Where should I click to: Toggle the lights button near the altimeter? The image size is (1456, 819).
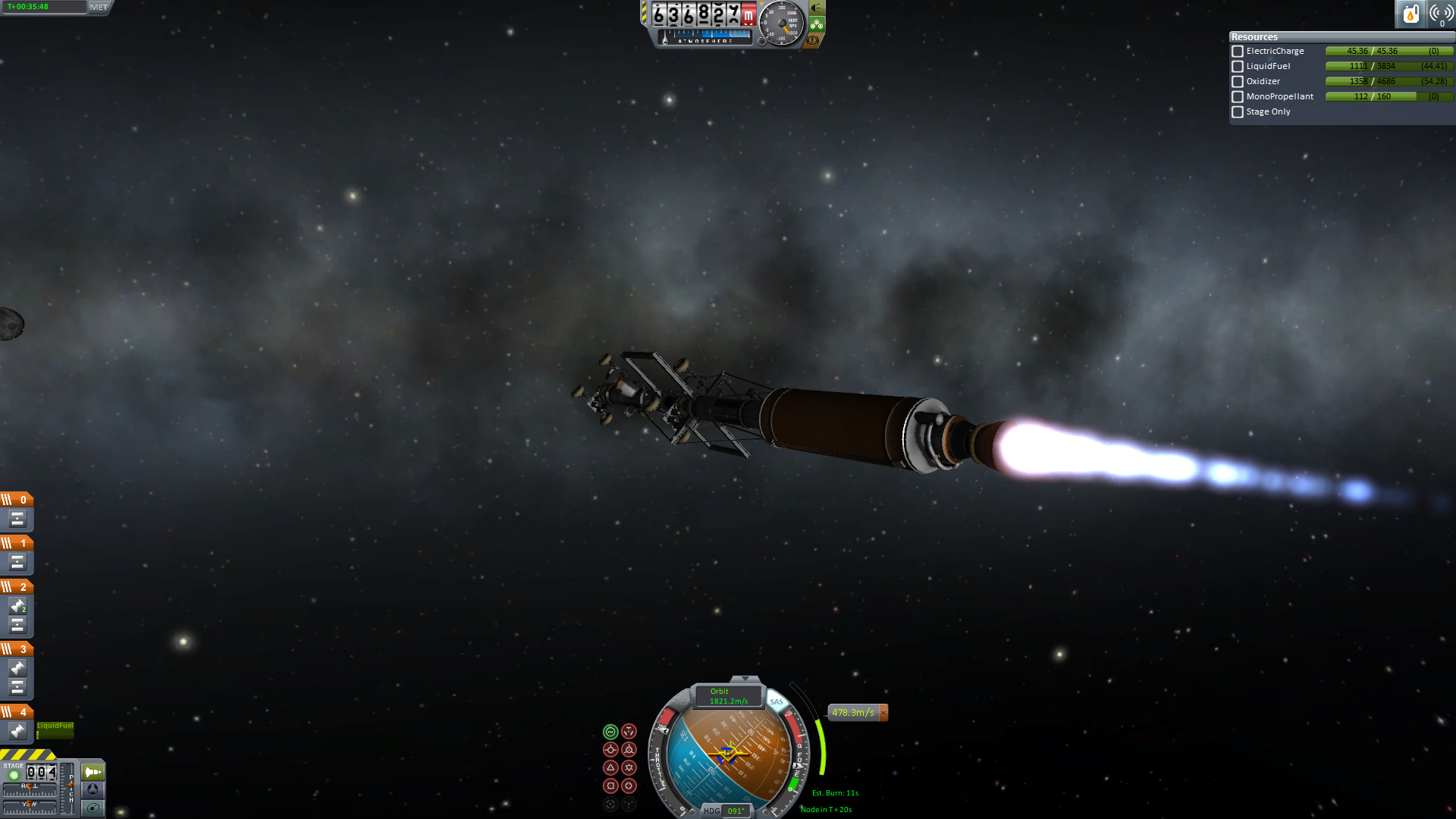[817, 8]
